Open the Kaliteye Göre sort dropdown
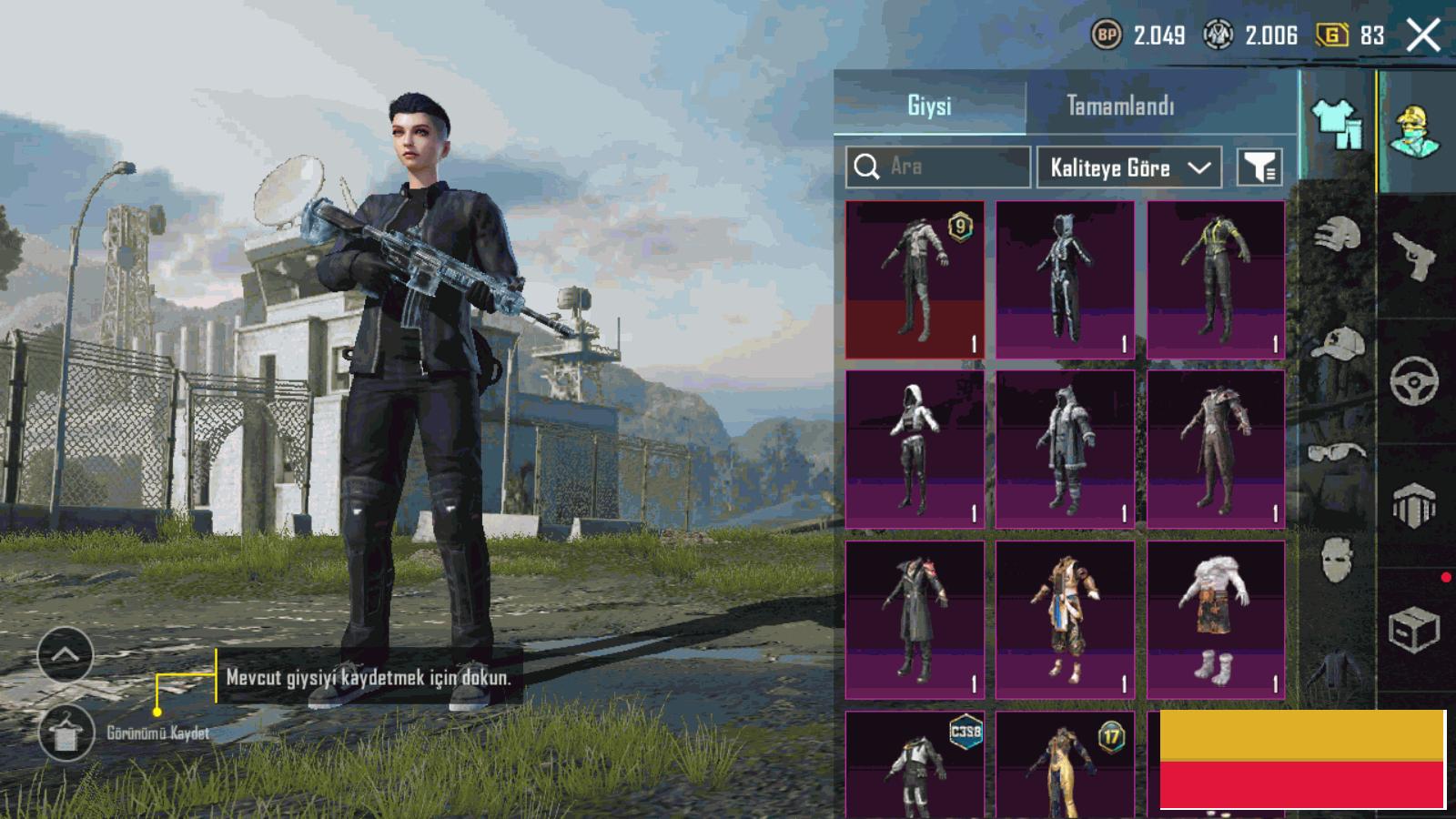The height and width of the screenshot is (819, 1456). pyautogui.click(x=1128, y=167)
